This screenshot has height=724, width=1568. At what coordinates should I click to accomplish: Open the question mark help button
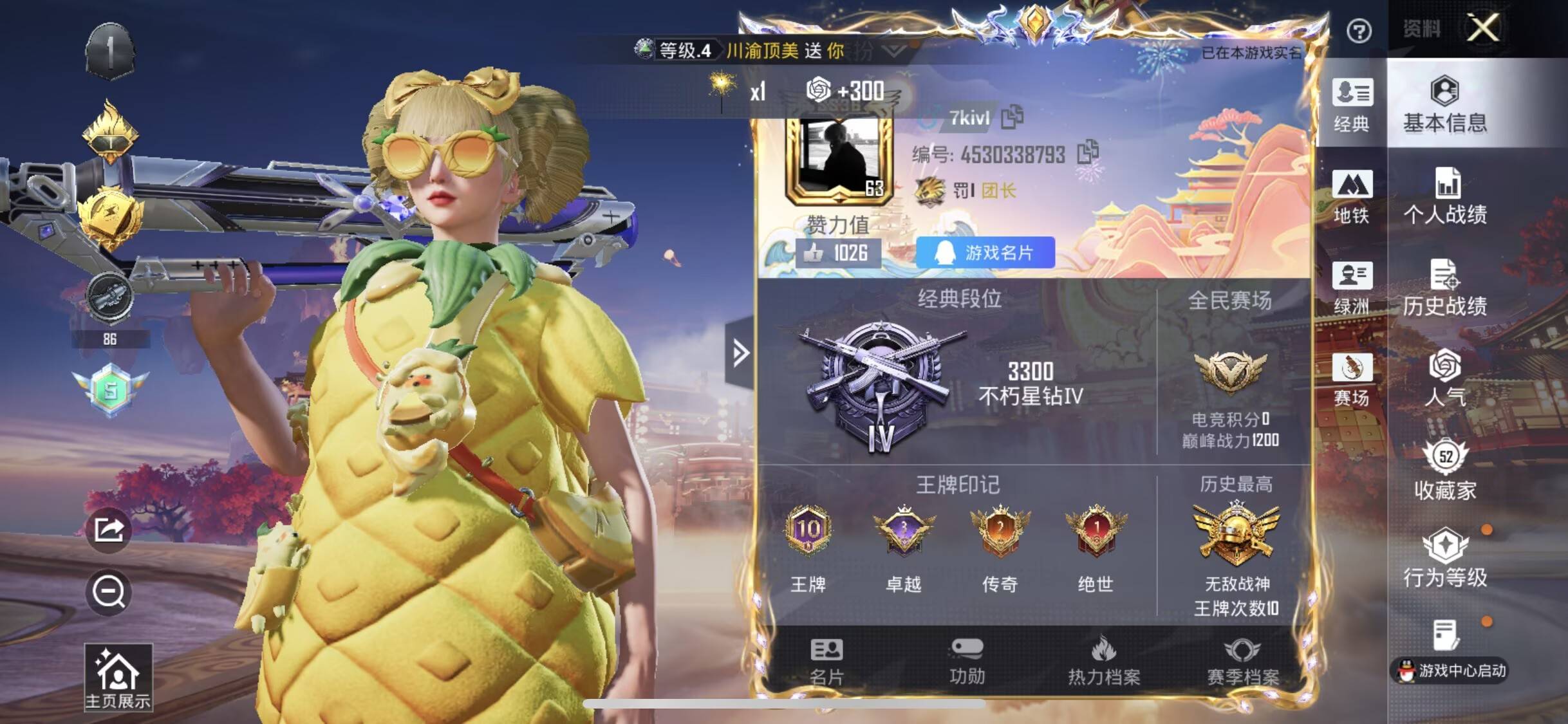click(1359, 31)
